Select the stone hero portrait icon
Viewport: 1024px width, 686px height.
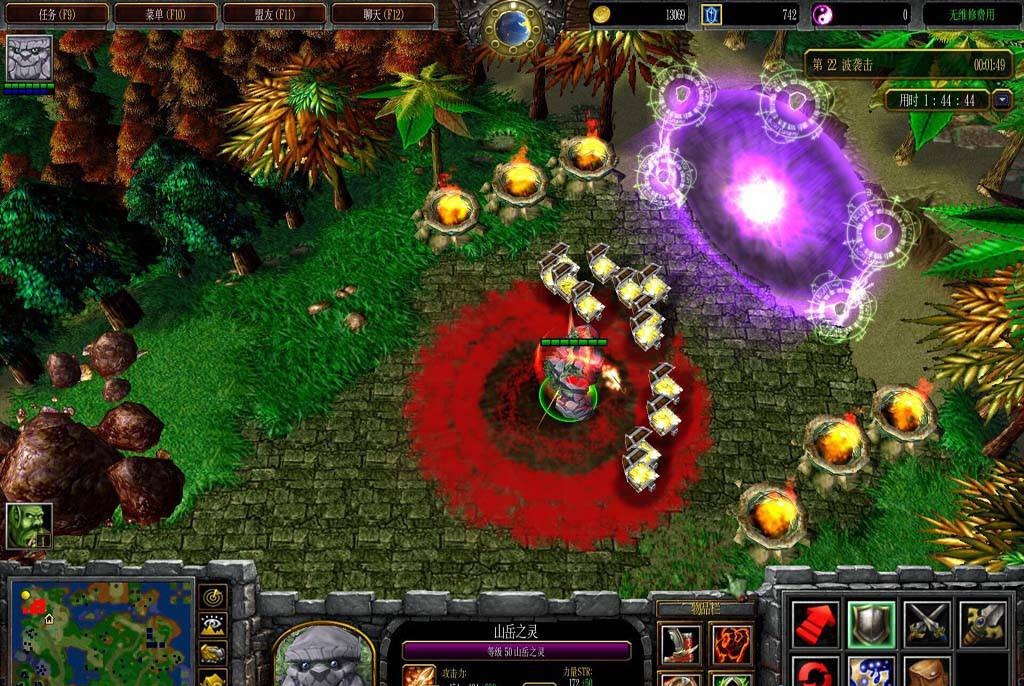29,59
